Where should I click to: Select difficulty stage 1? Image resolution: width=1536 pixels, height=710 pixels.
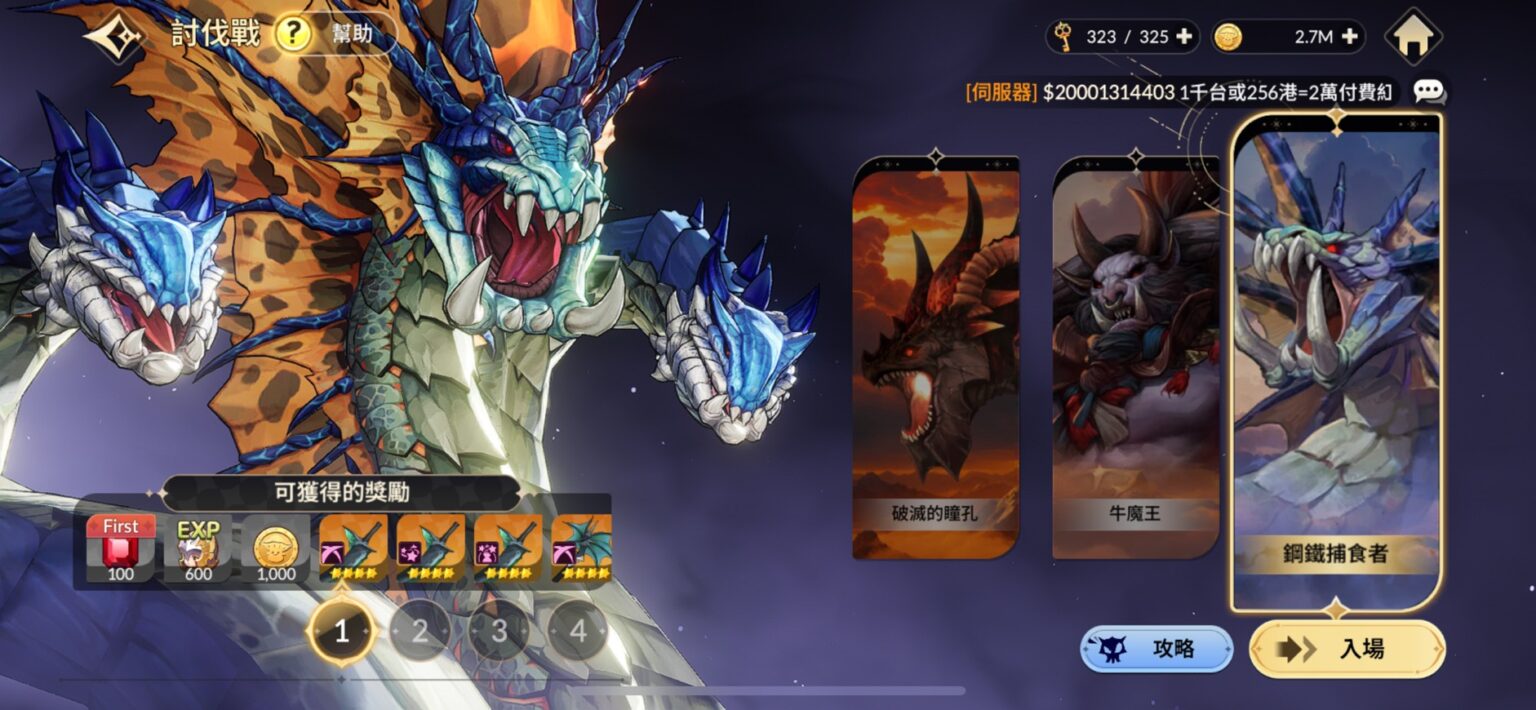[x=342, y=631]
